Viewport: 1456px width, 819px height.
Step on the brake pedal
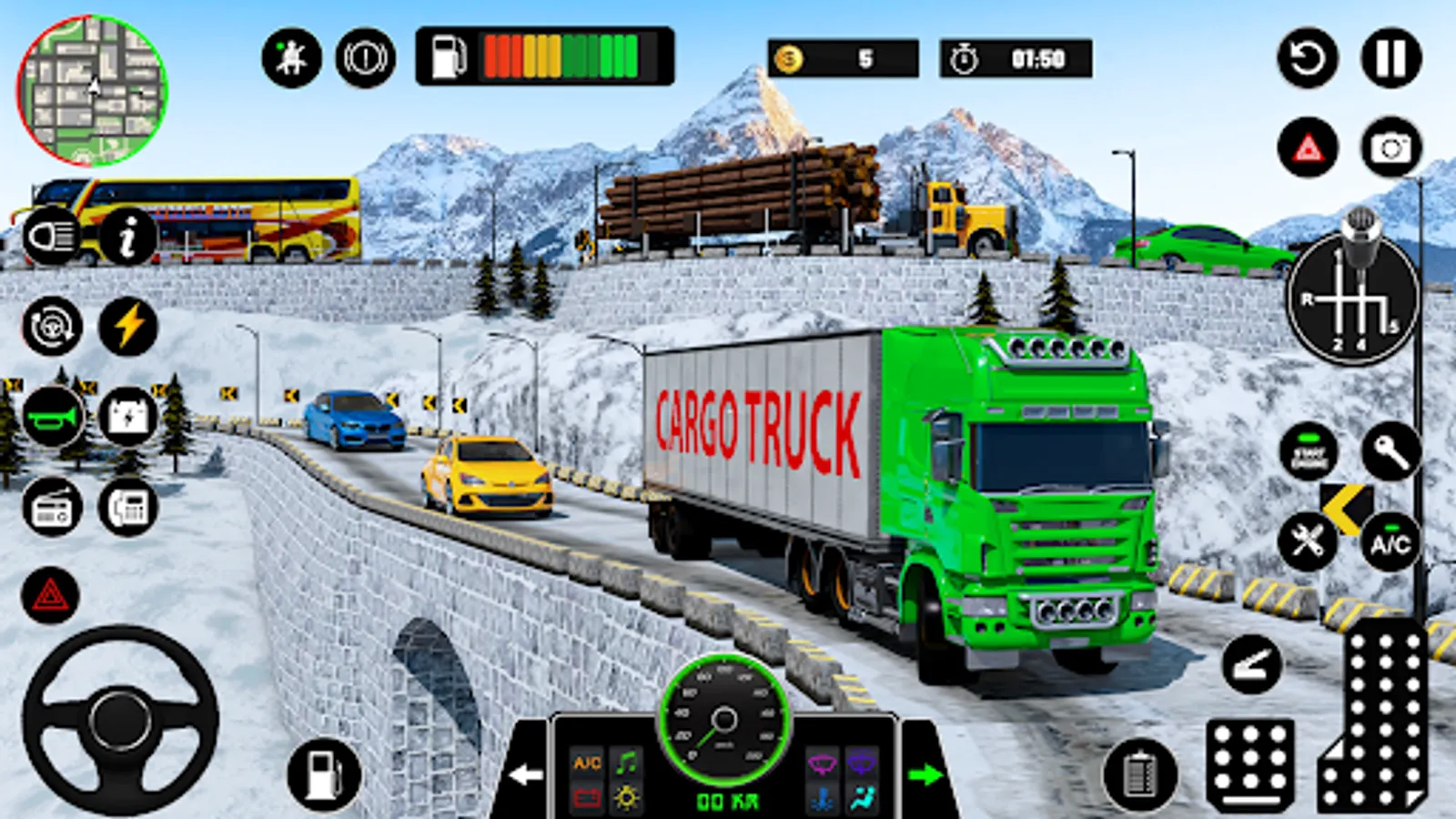[1250, 764]
